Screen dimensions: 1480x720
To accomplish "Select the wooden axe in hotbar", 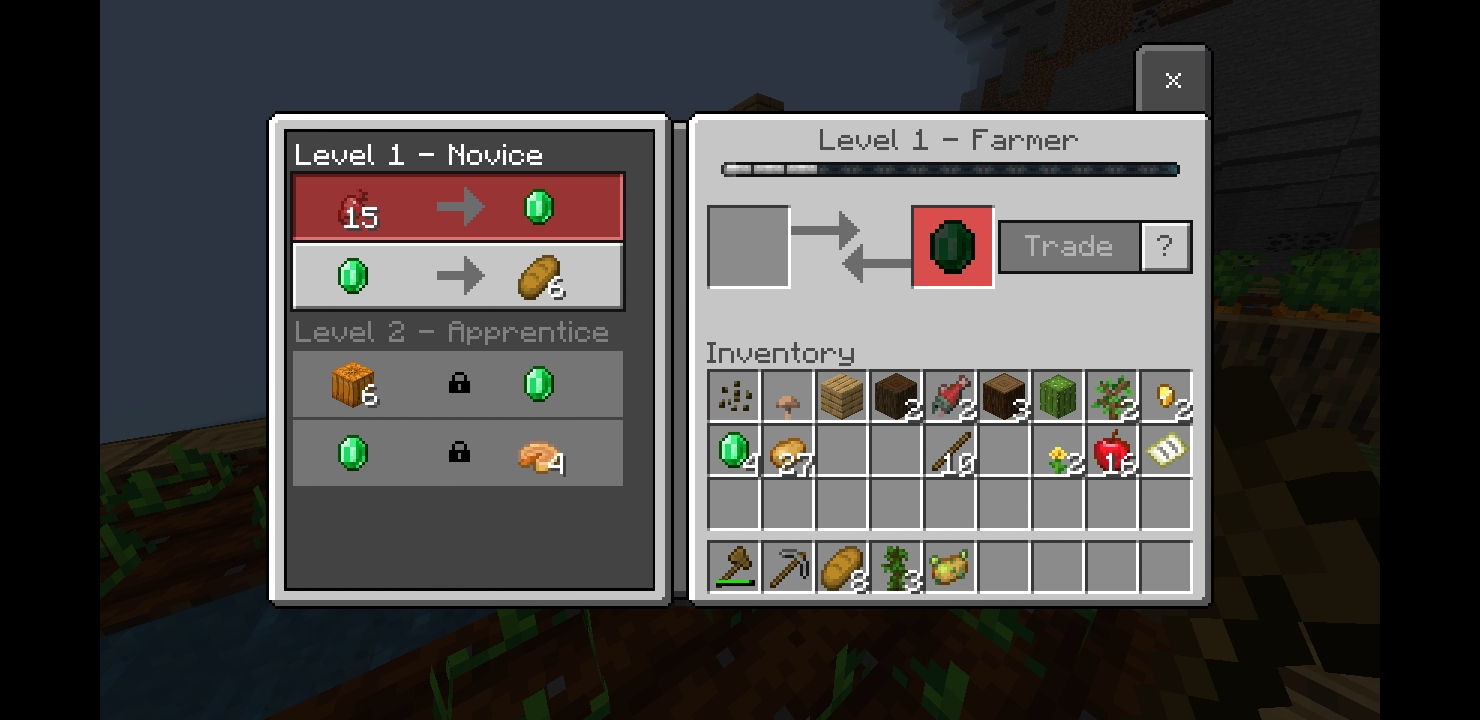I will pyautogui.click(x=734, y=567).
